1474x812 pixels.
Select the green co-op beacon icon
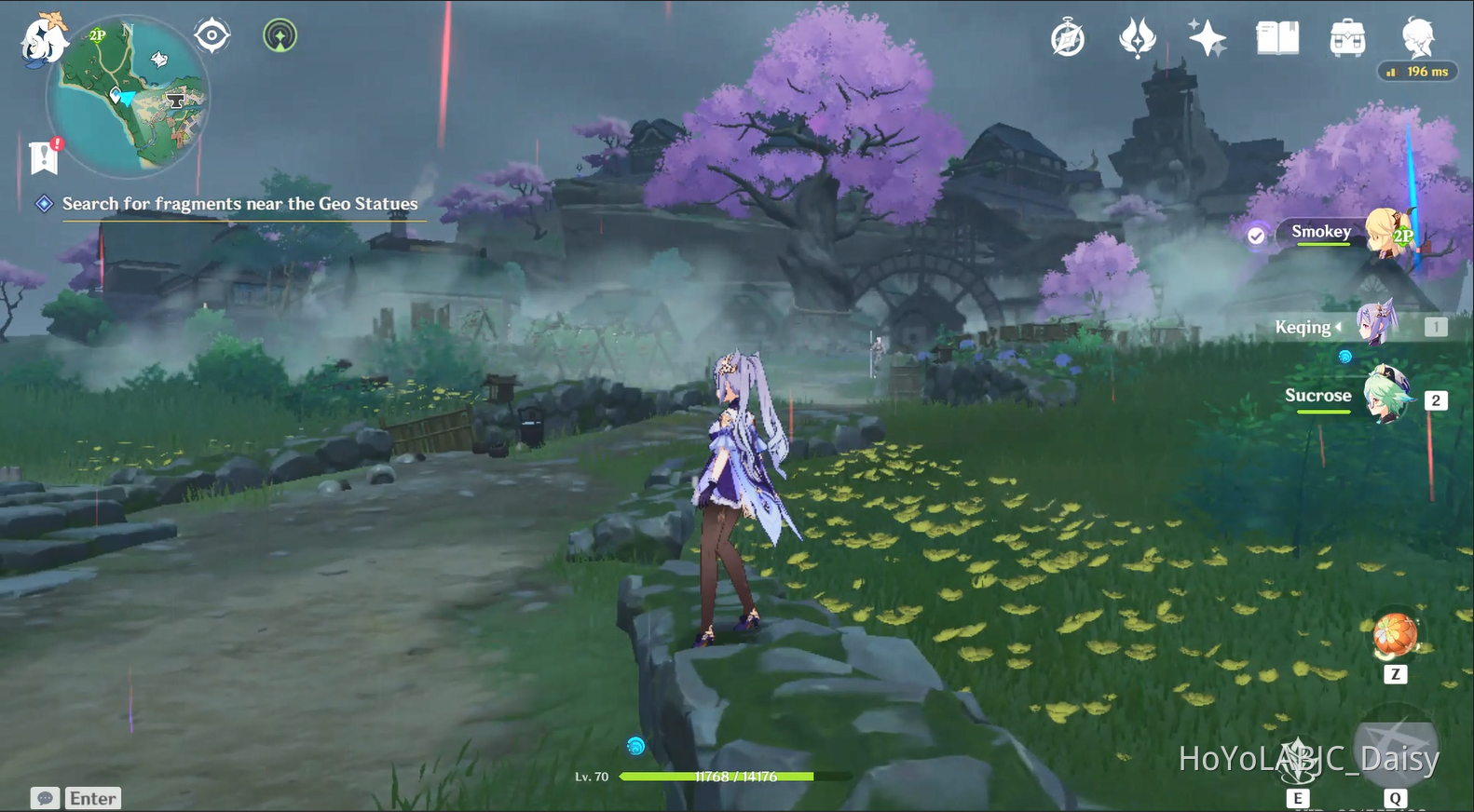click(279, 36)
